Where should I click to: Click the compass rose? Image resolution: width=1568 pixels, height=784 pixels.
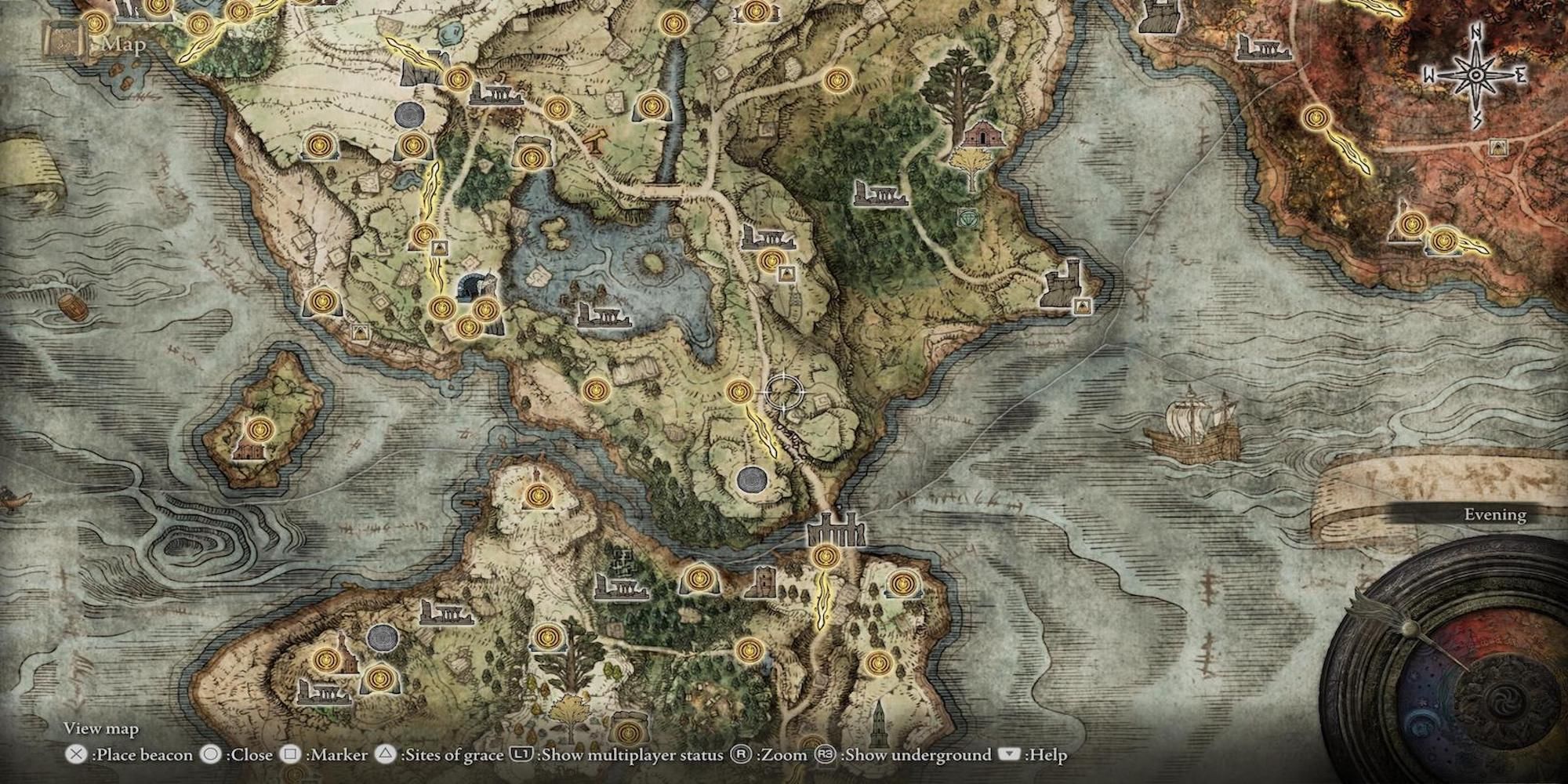coord(1475,76)
